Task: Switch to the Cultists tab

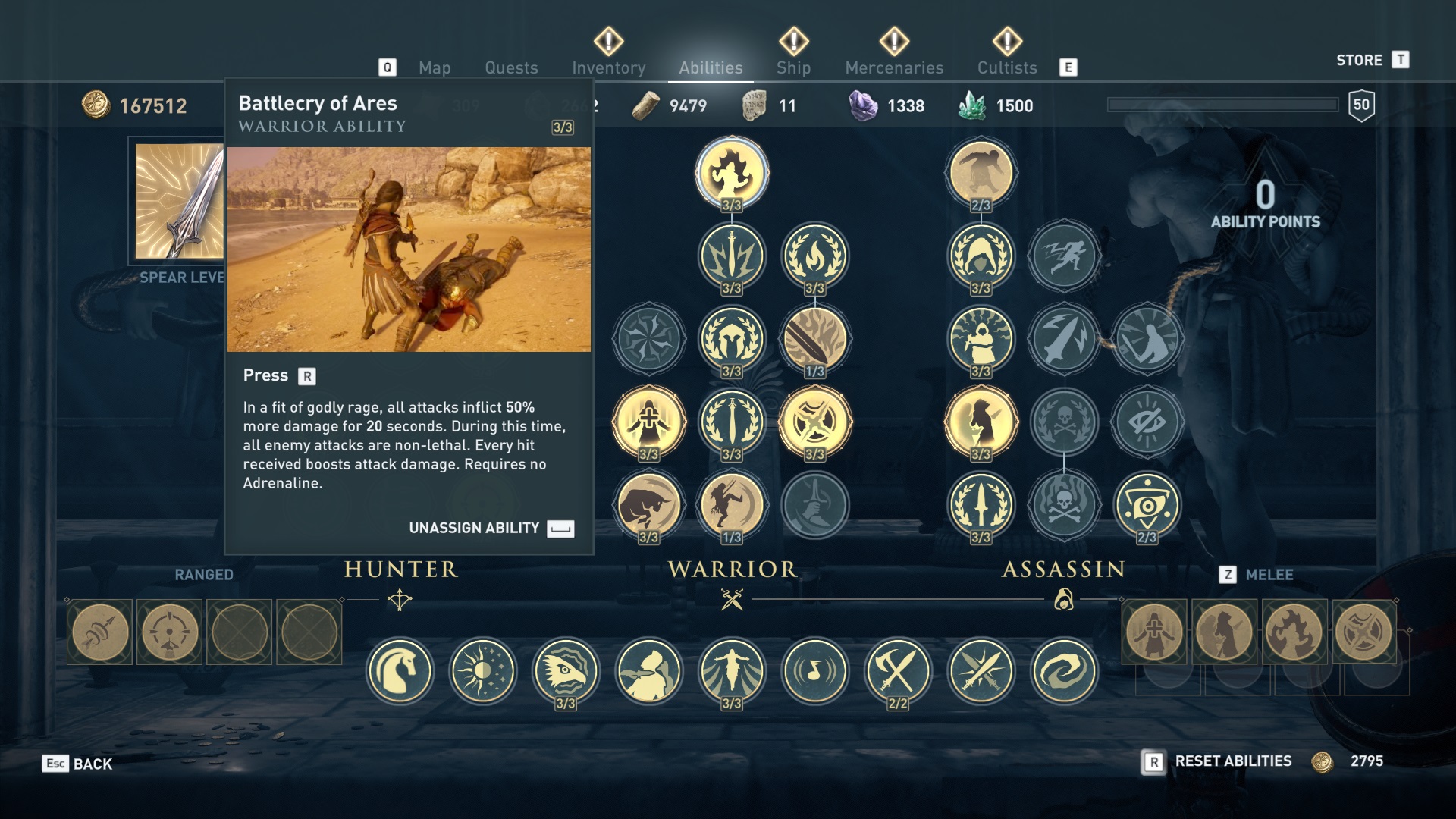Action: 1006,67
